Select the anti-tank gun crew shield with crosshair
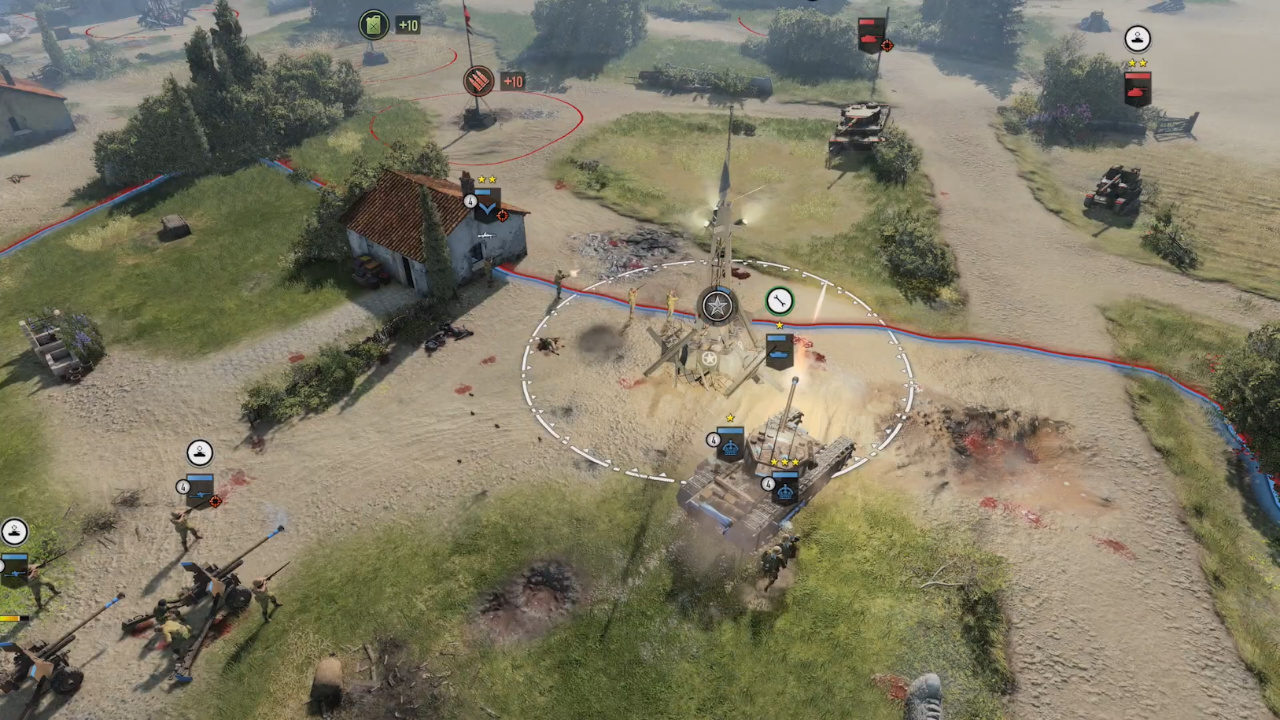 200,489
